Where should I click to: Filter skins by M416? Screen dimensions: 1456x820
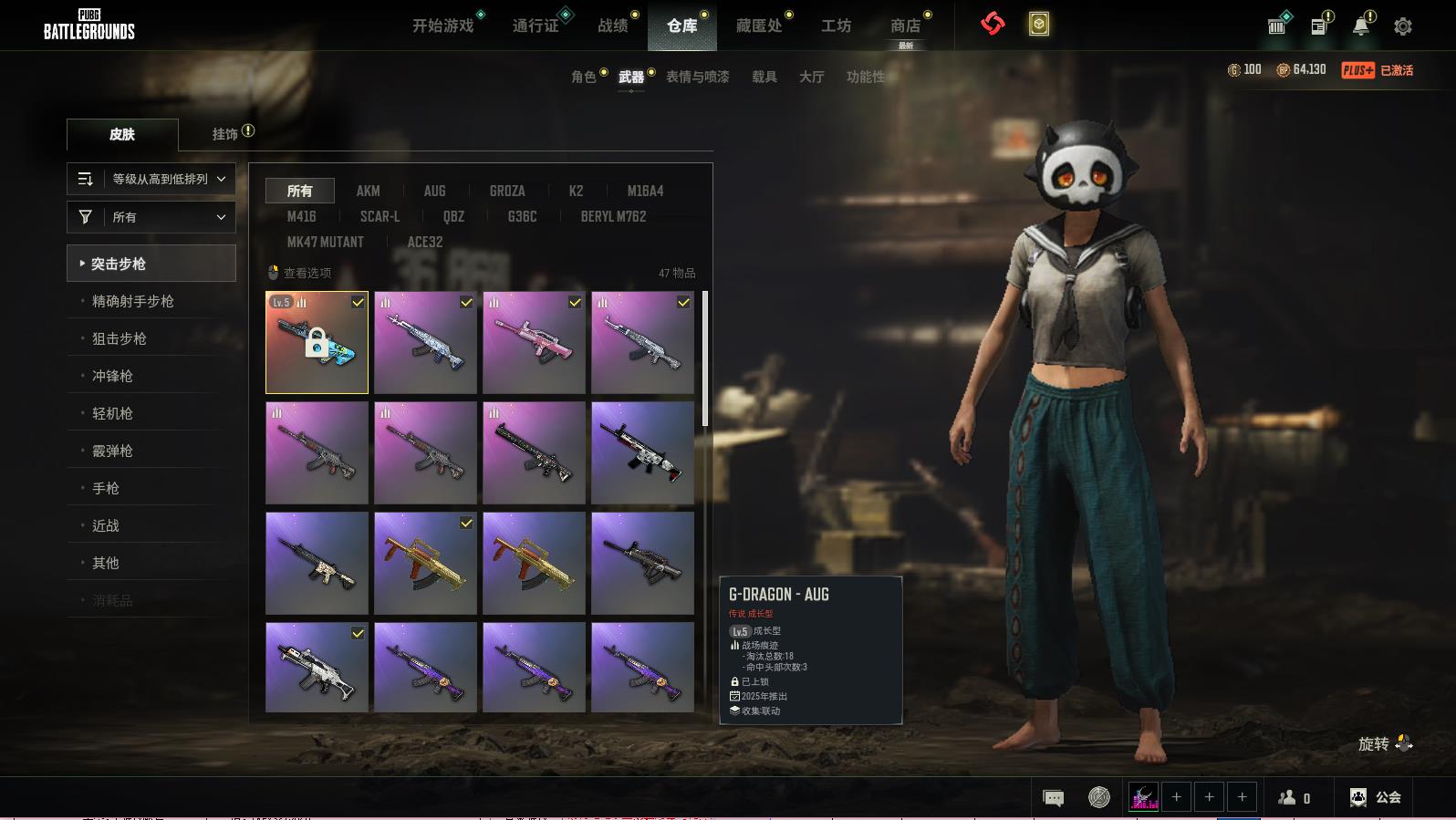pyautogui.click(x=301, y=216)
